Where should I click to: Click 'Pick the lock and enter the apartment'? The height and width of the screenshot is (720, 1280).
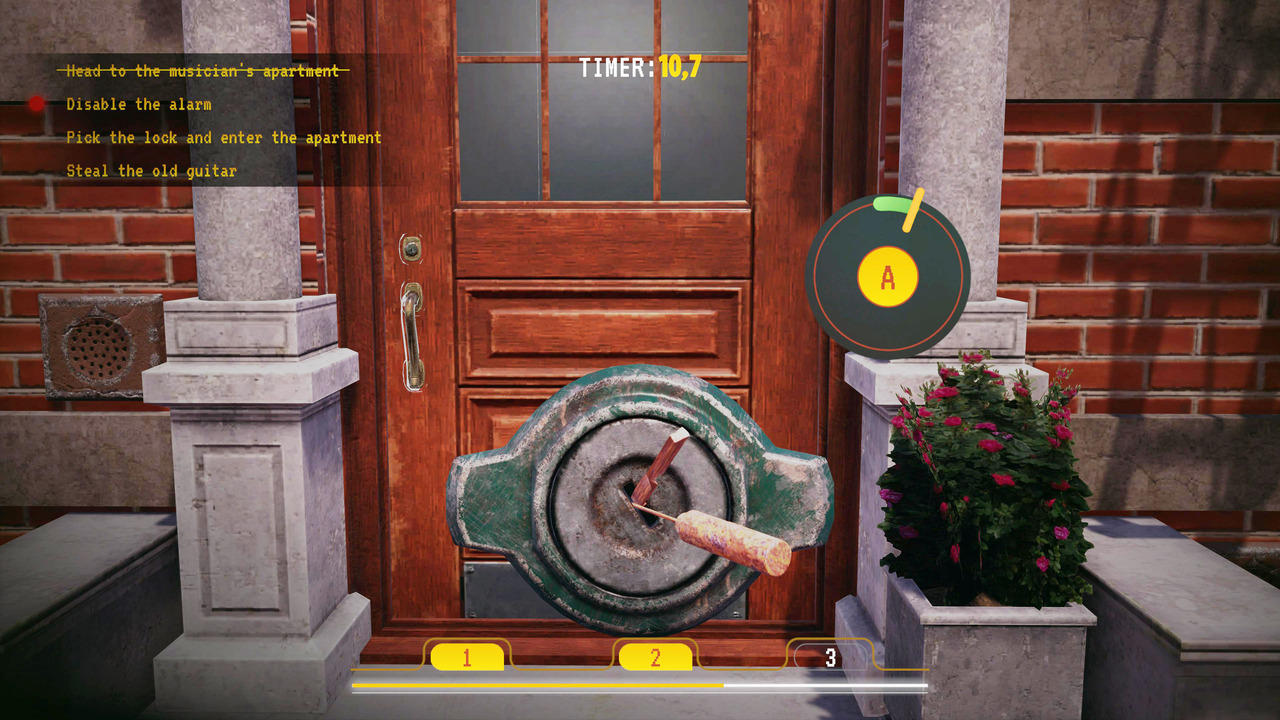pos(222,137)
